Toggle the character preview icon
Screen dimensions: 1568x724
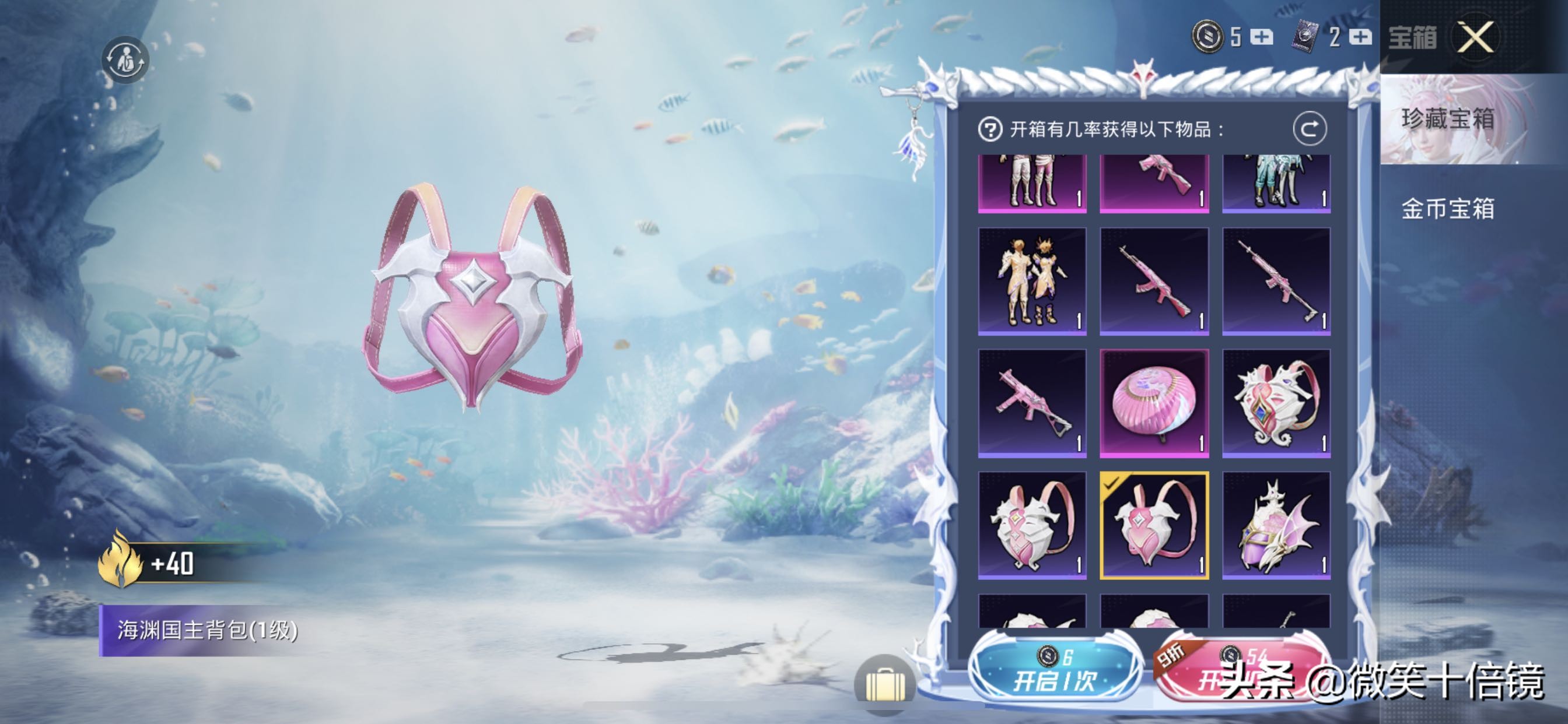tap(125, 60)
